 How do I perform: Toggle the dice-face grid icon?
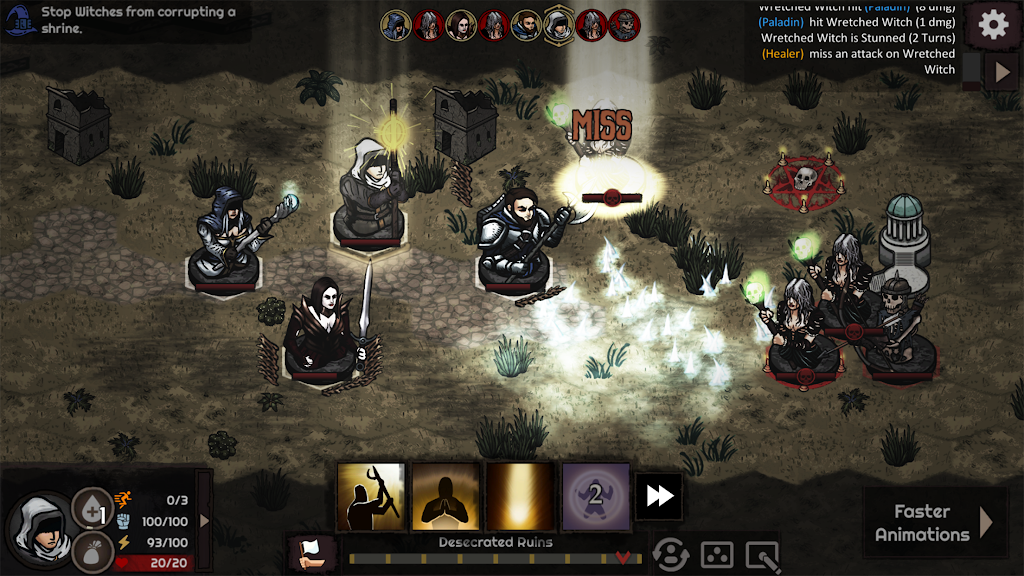[x=716, y=555]
